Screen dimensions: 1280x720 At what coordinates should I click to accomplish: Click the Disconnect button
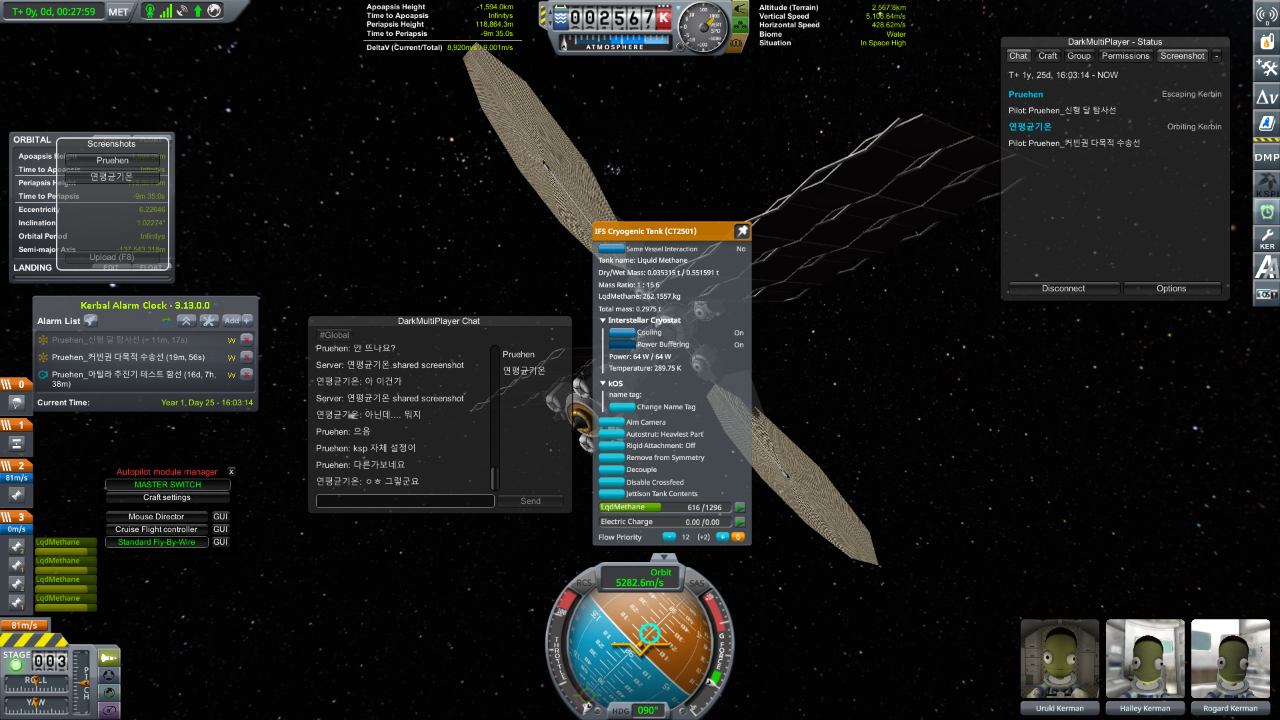pos(1063,288)
